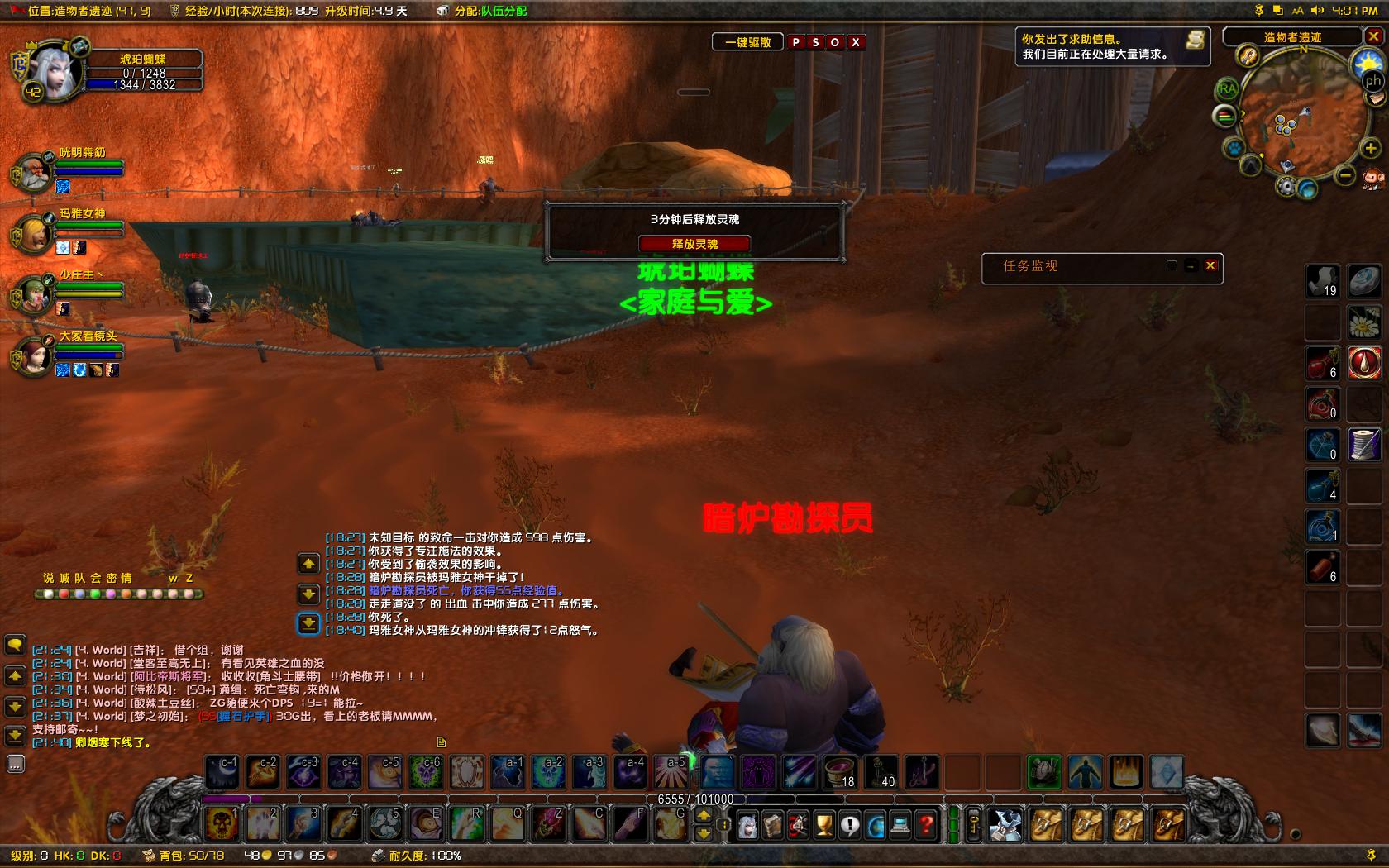Open the character panel portrait icon

747,825
